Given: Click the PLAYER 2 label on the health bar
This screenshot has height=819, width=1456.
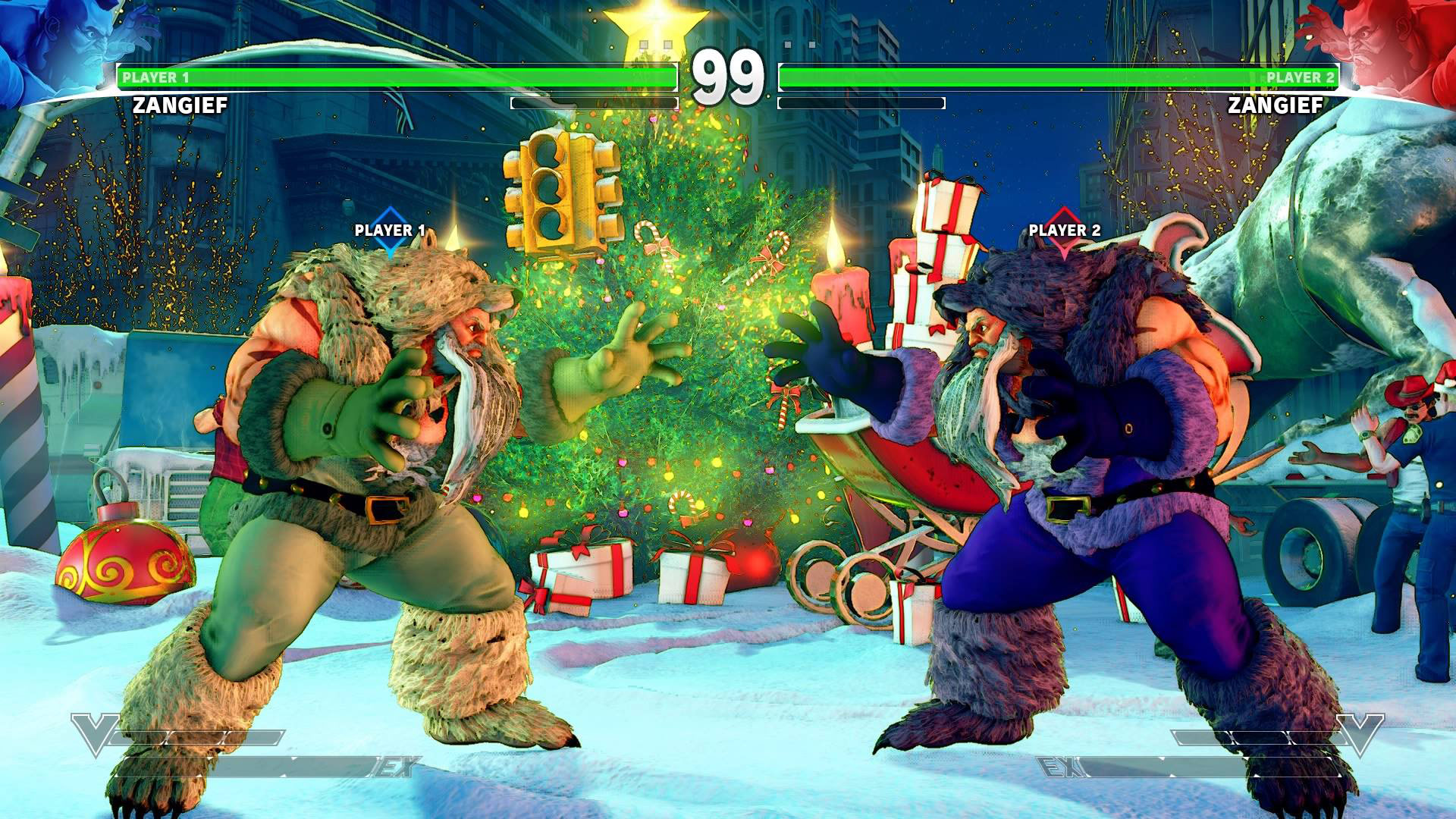Looking at the screenshot, I should click(x=1301, y=76).
